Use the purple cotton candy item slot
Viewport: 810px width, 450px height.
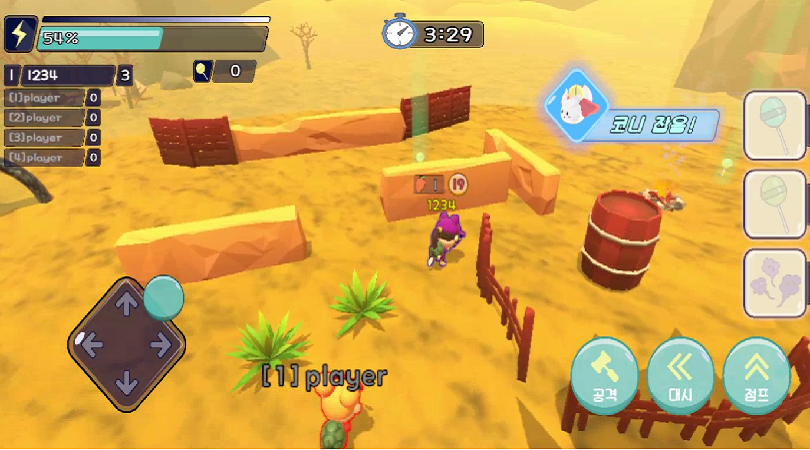(775, 283)
